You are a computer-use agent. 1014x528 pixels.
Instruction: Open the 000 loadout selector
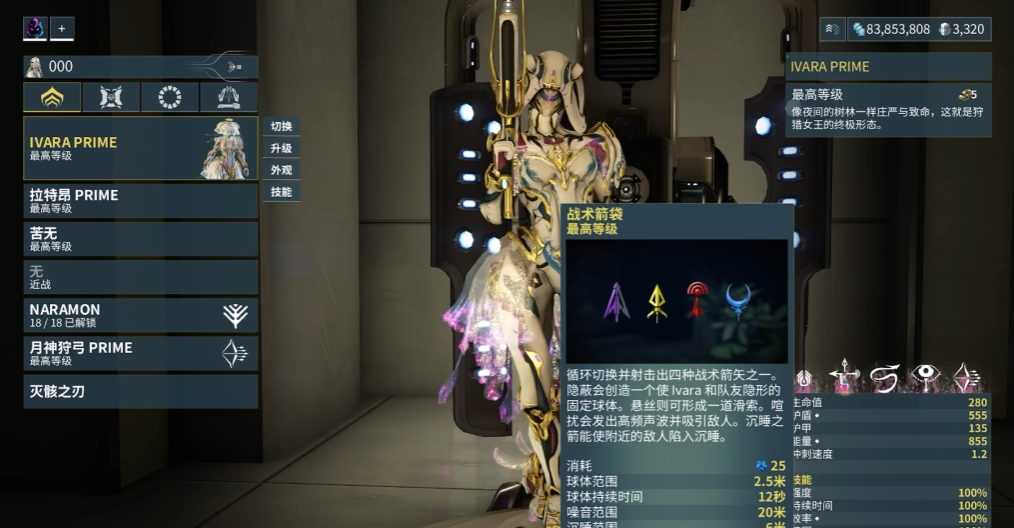(140, 67)
